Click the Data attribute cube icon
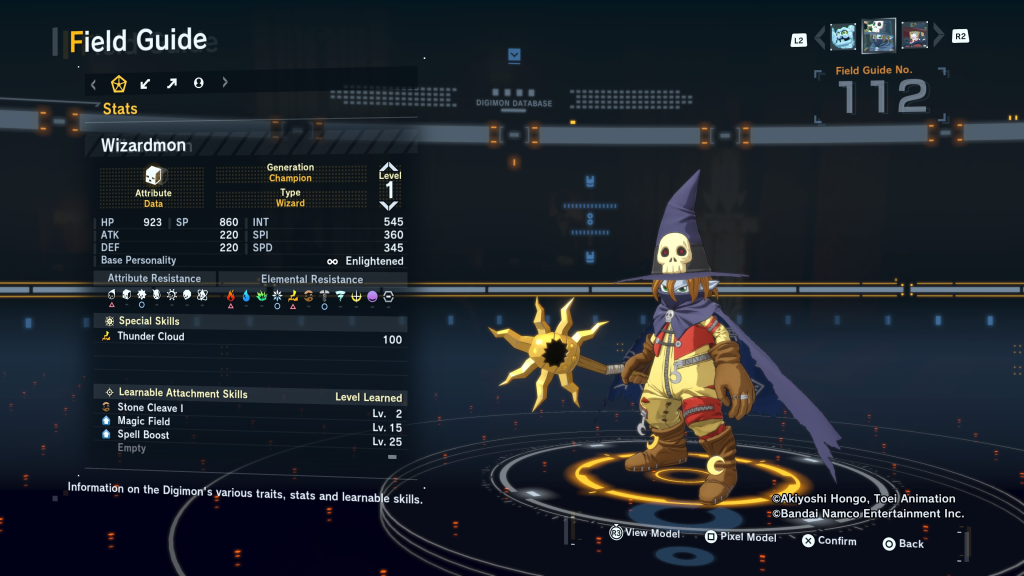This screenshot has height=576, width=1024. (x=153, y=176)
